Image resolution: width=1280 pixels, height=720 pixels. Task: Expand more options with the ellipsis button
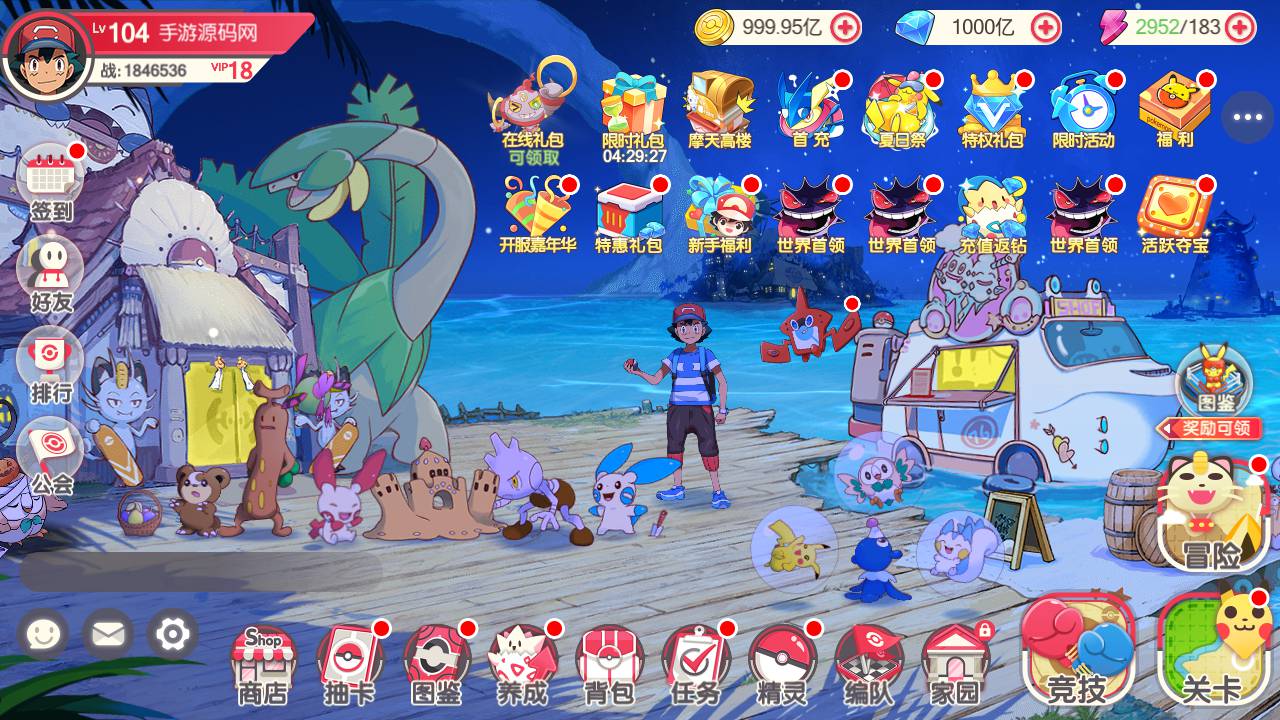[x=1247, y=117]
